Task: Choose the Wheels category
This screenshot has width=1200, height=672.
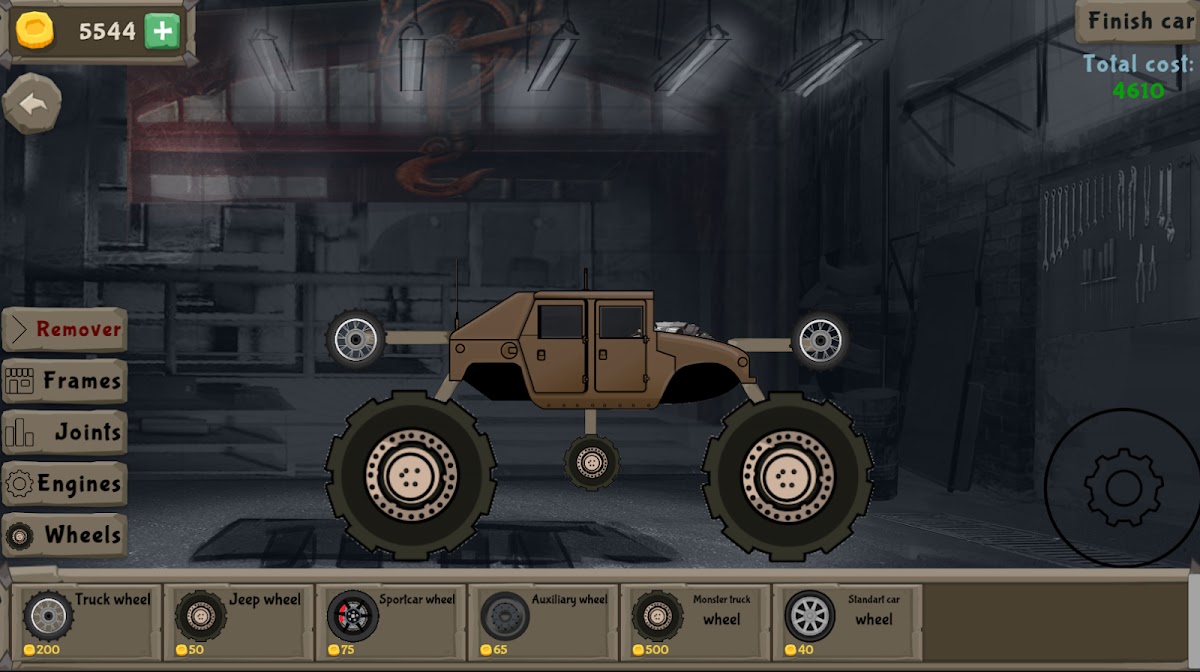Action: tap(65, 536)
